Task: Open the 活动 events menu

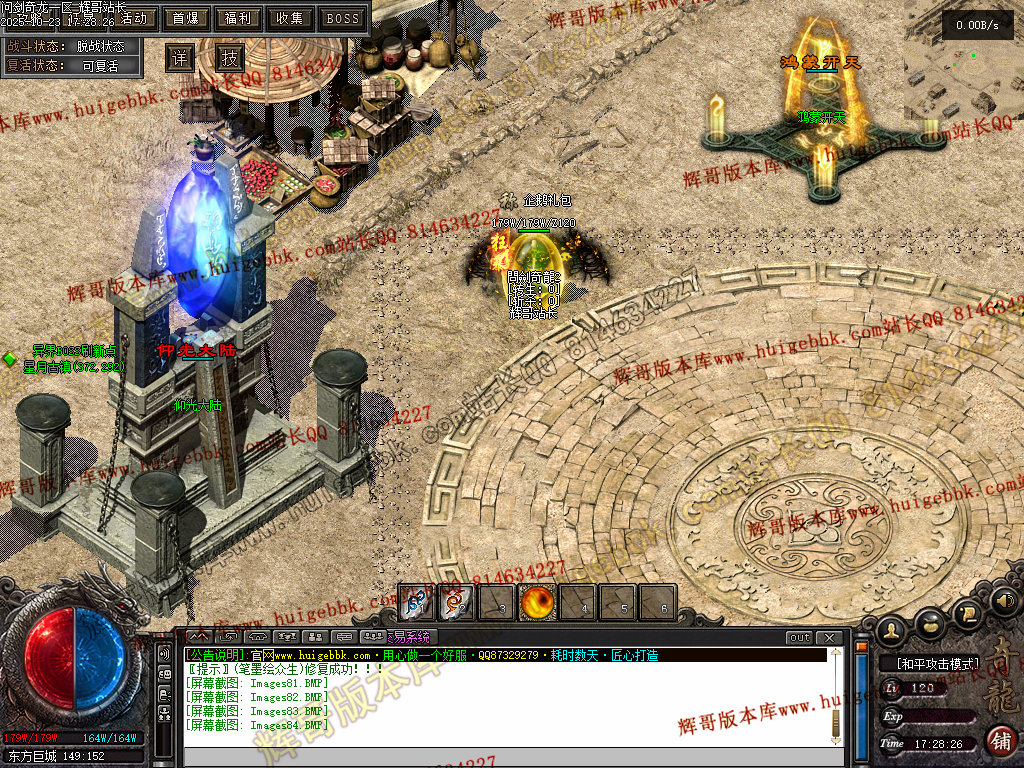Action: [134, 18]
